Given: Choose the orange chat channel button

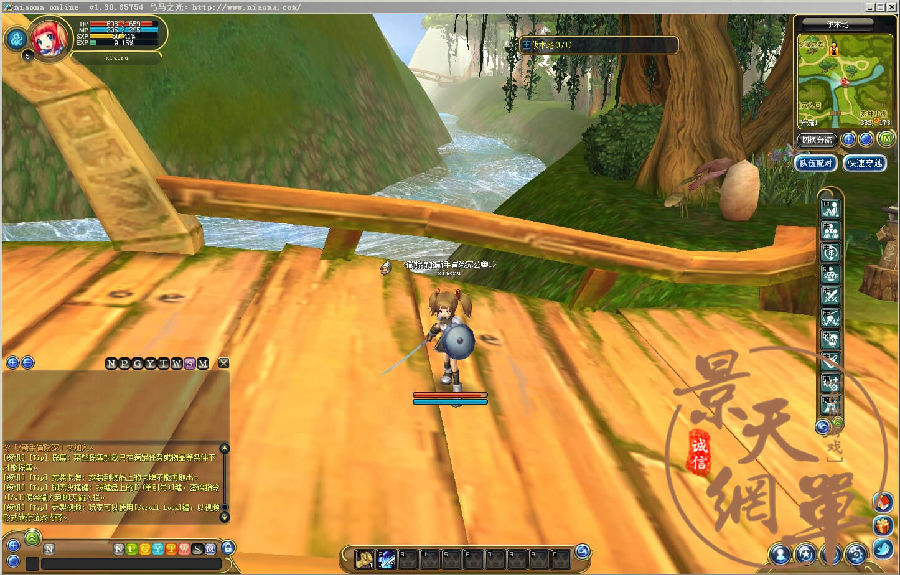Looking at the screenshot, I should coord(171,549).
